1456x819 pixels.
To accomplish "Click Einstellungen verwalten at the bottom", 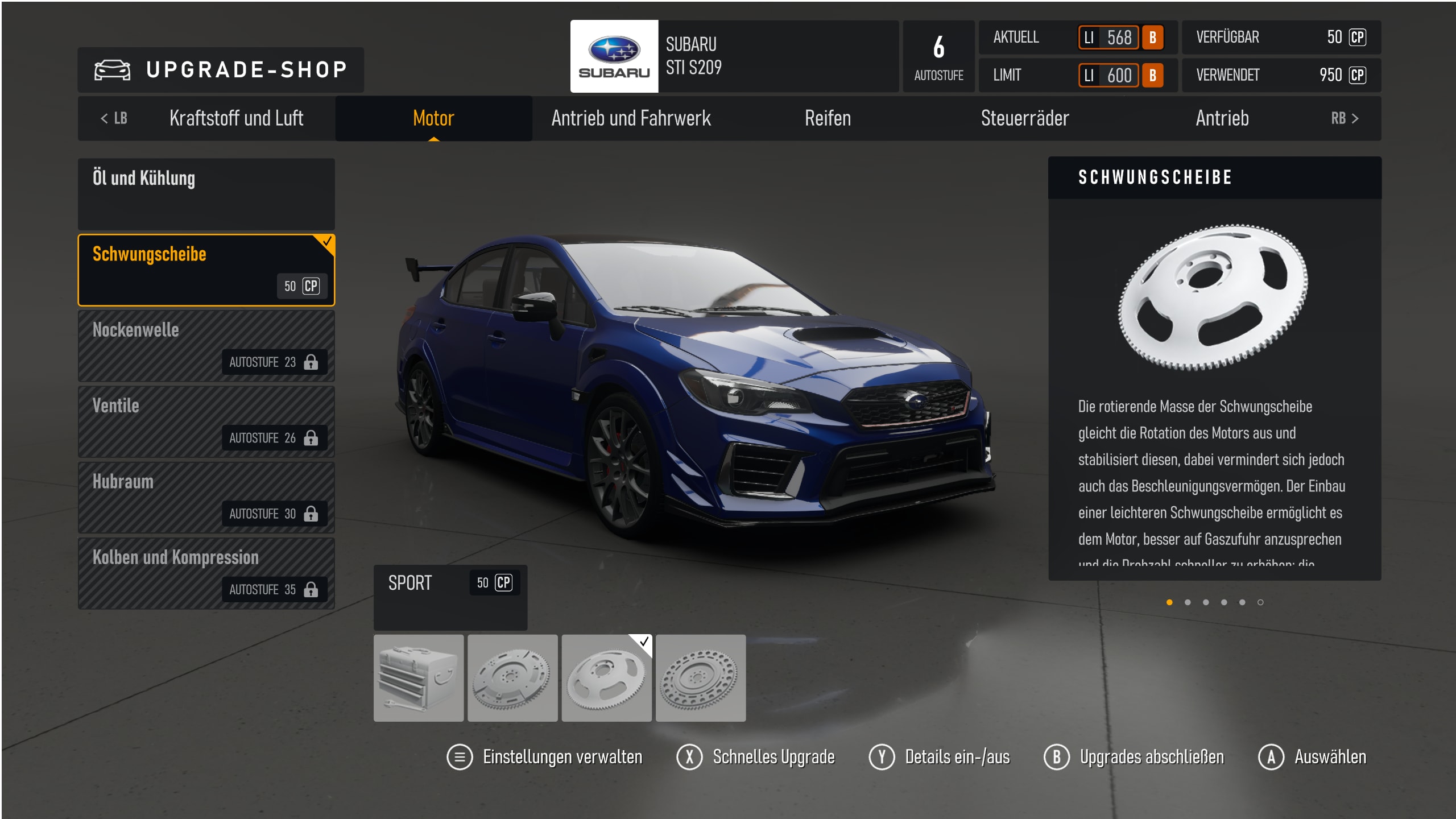I will [x=545, y=757].
